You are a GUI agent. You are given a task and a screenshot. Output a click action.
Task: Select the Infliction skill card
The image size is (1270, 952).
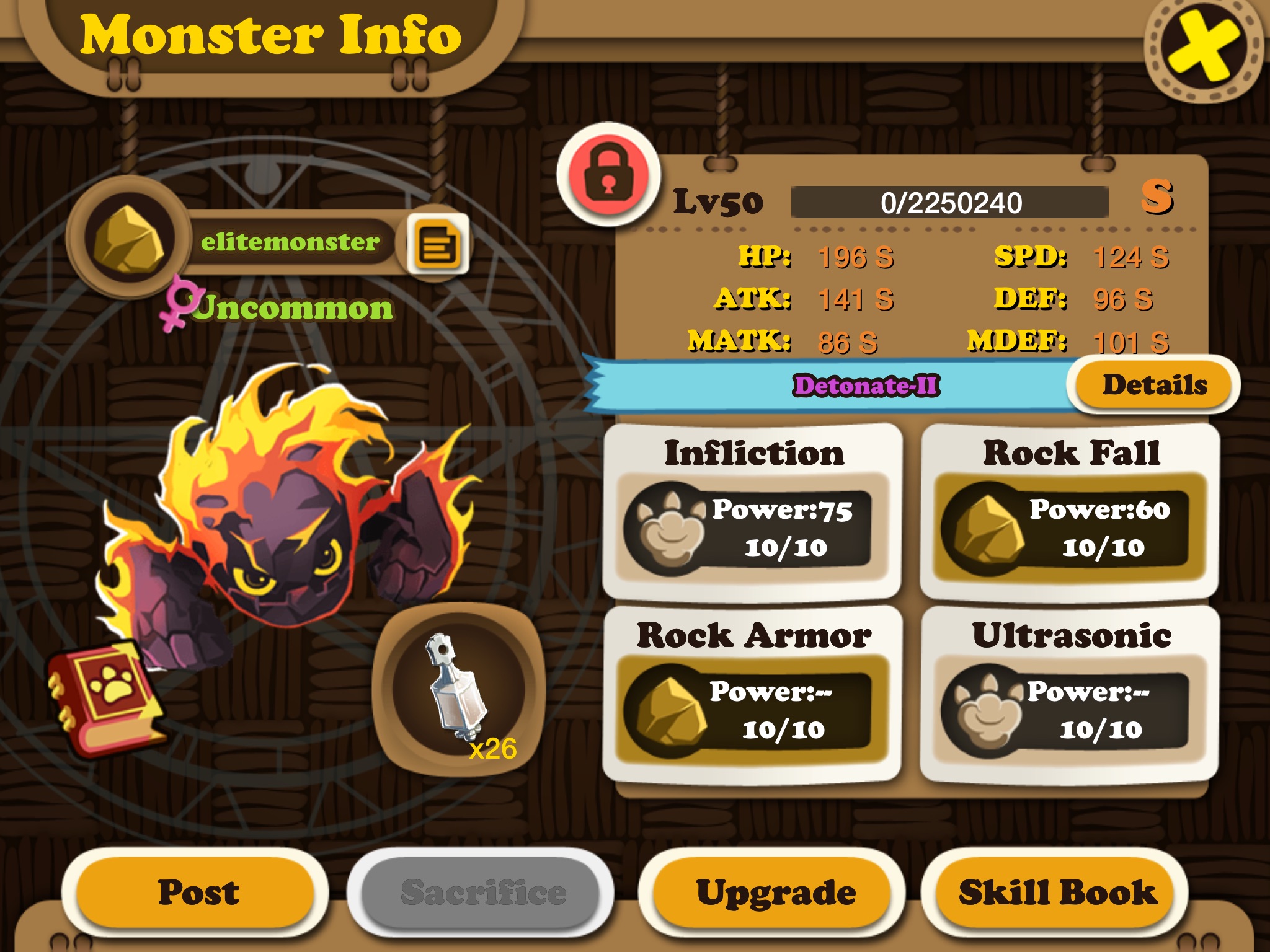752,511
